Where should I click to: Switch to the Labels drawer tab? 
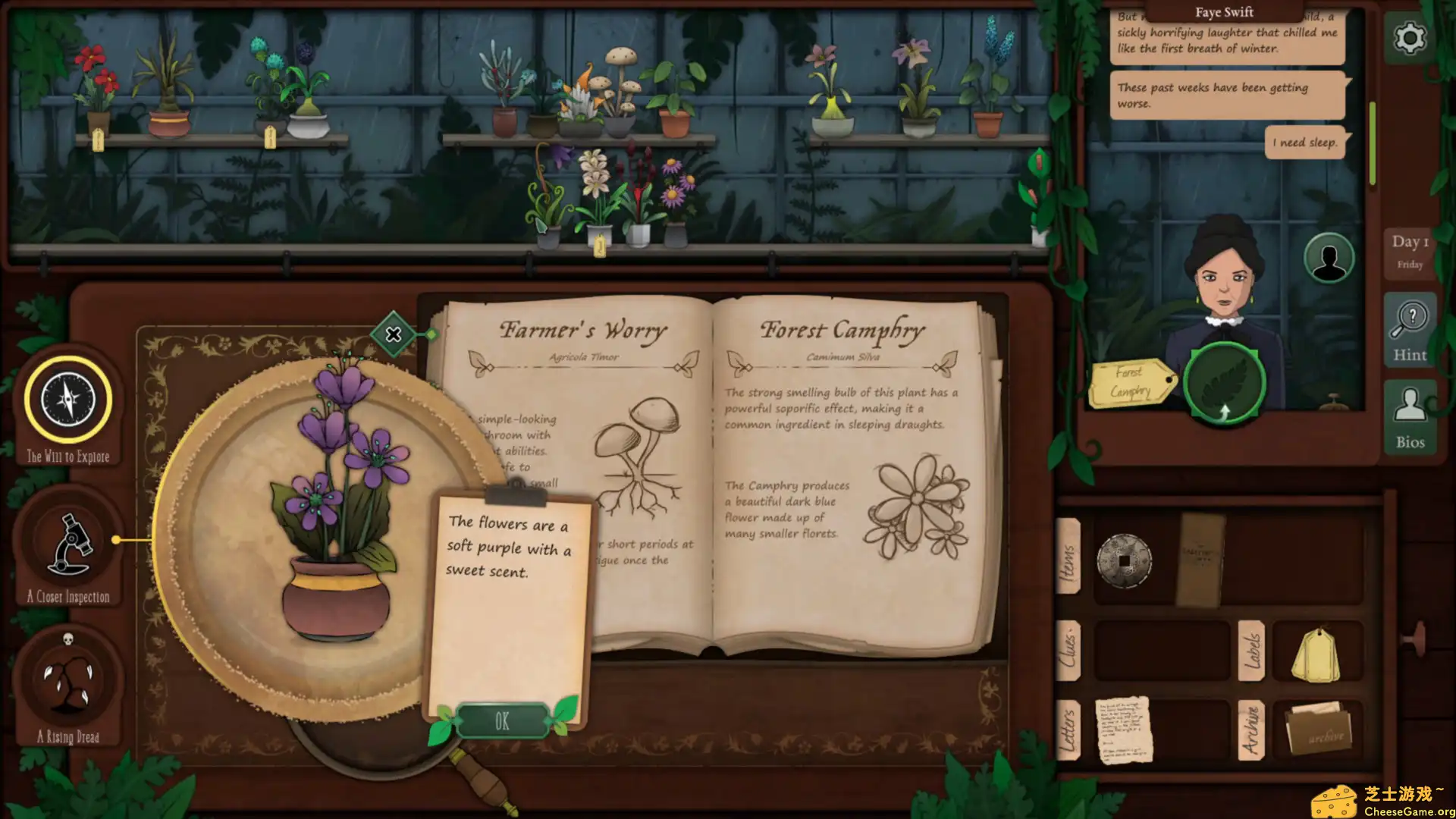1252,651
